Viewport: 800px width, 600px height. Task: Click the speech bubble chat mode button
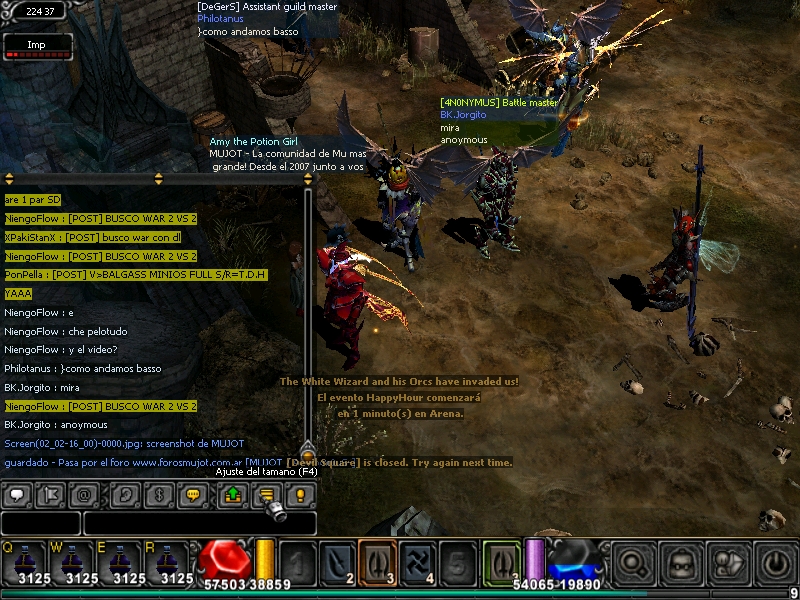(x=17, y=494)
